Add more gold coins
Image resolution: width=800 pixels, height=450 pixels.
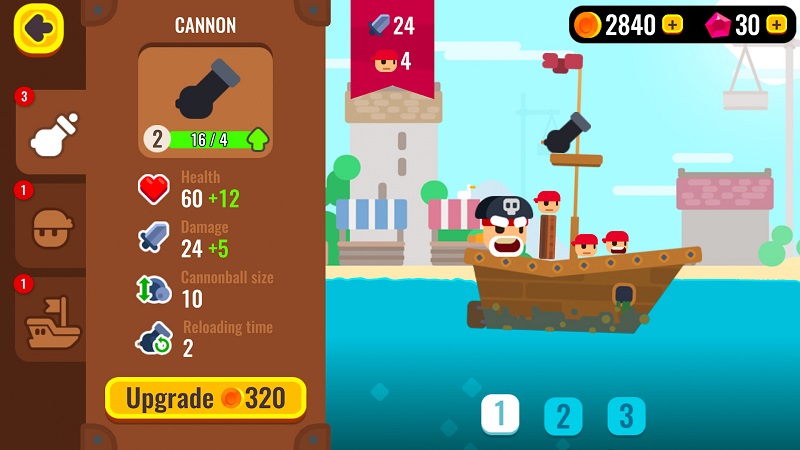pos(673,25)
